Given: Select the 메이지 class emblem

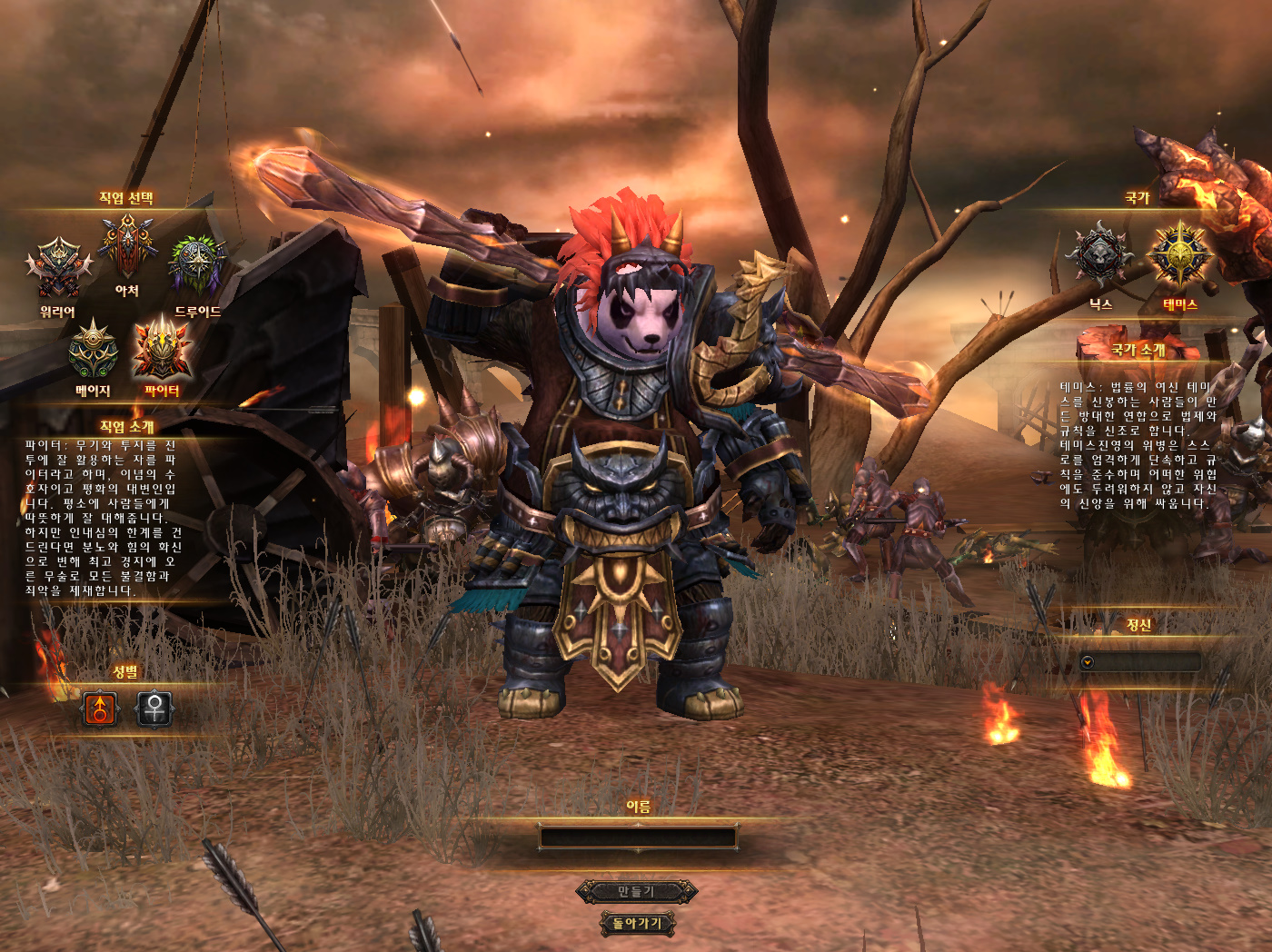Looking at the screenshot, I should click(x=93, y=350).
